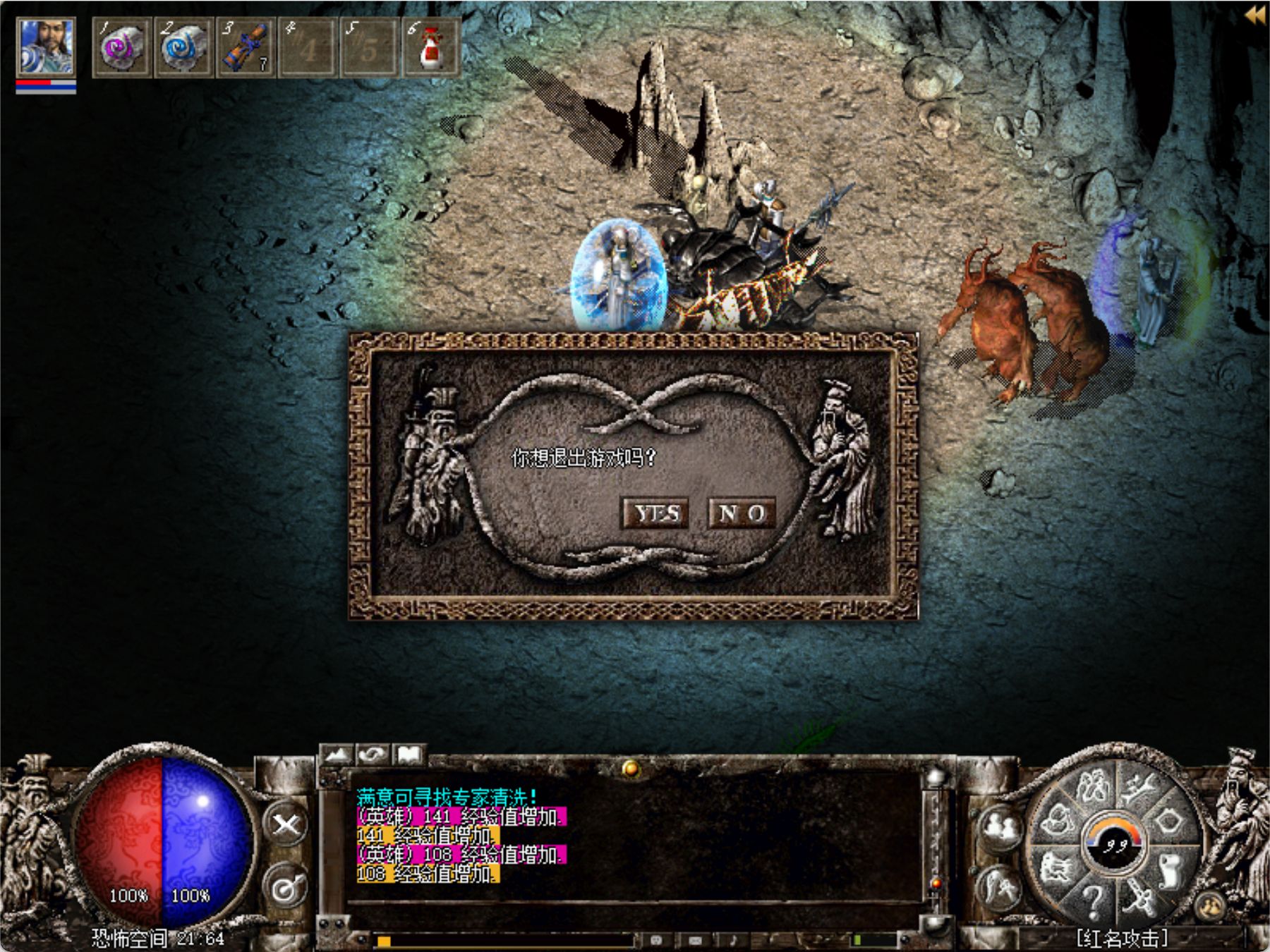Use the purple swirl stone in slot 1
Viewport: 1270px width, 952px height.
[x=121, y=48]
